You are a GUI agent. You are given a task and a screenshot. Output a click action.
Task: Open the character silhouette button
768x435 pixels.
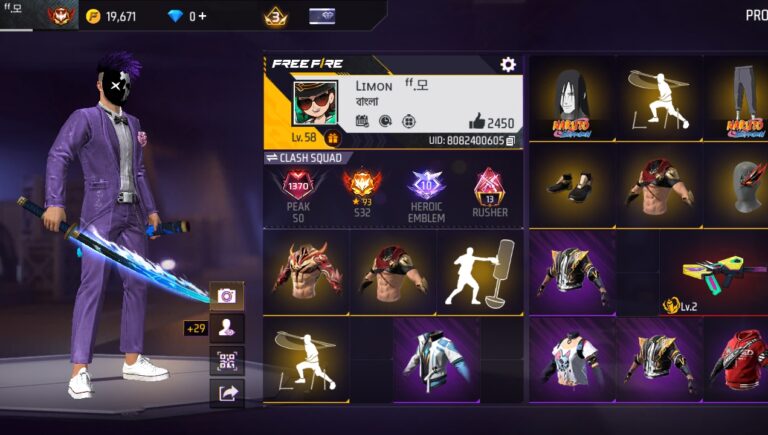coord(227,328)
